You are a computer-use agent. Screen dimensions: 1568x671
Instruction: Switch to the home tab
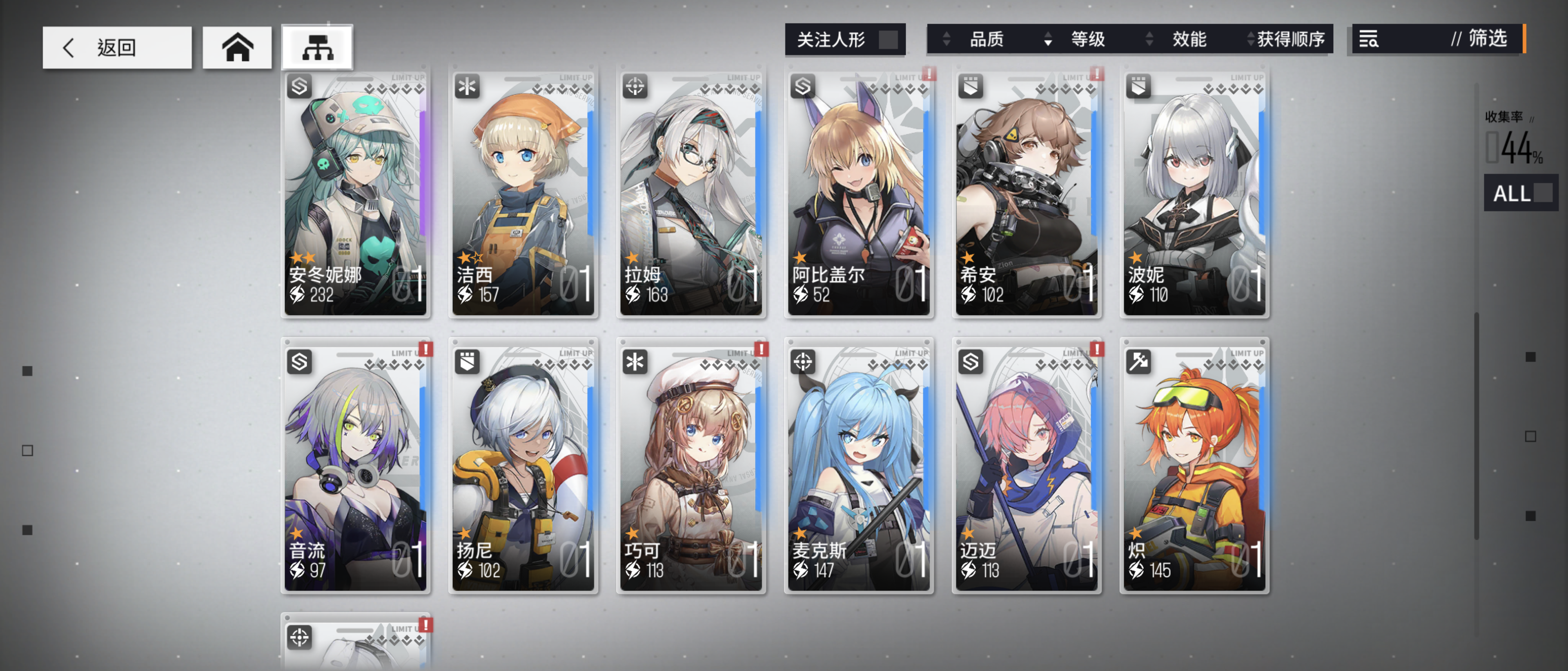click(237, 47)
